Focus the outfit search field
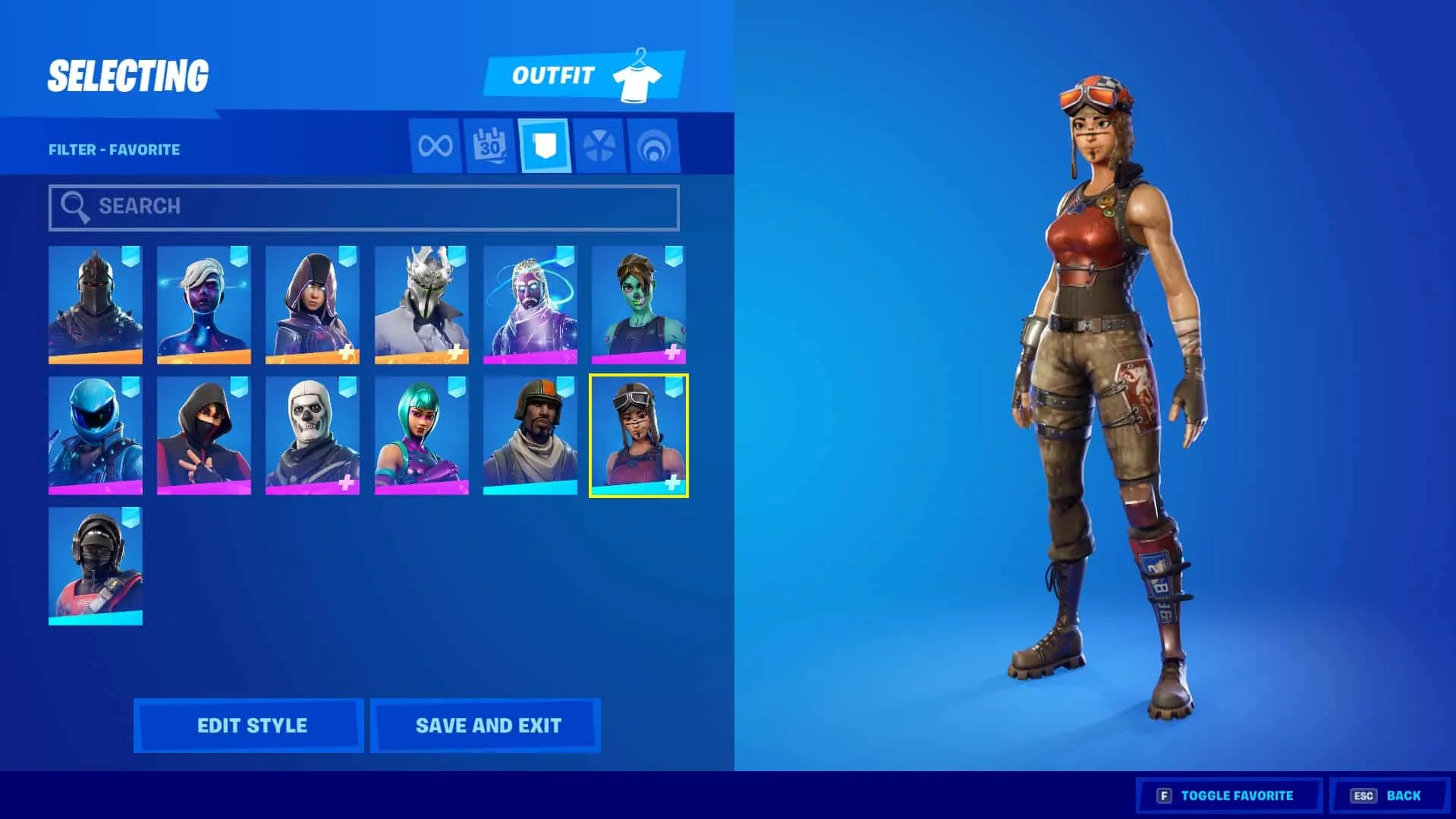Viewport: 1456px width, 819px height. [364, 206]
